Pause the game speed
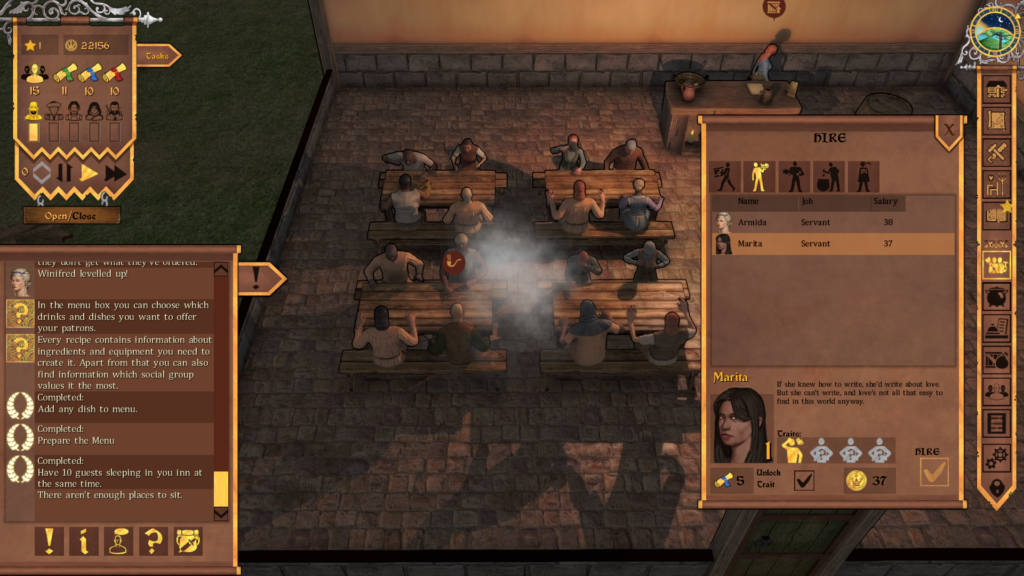 64,173
